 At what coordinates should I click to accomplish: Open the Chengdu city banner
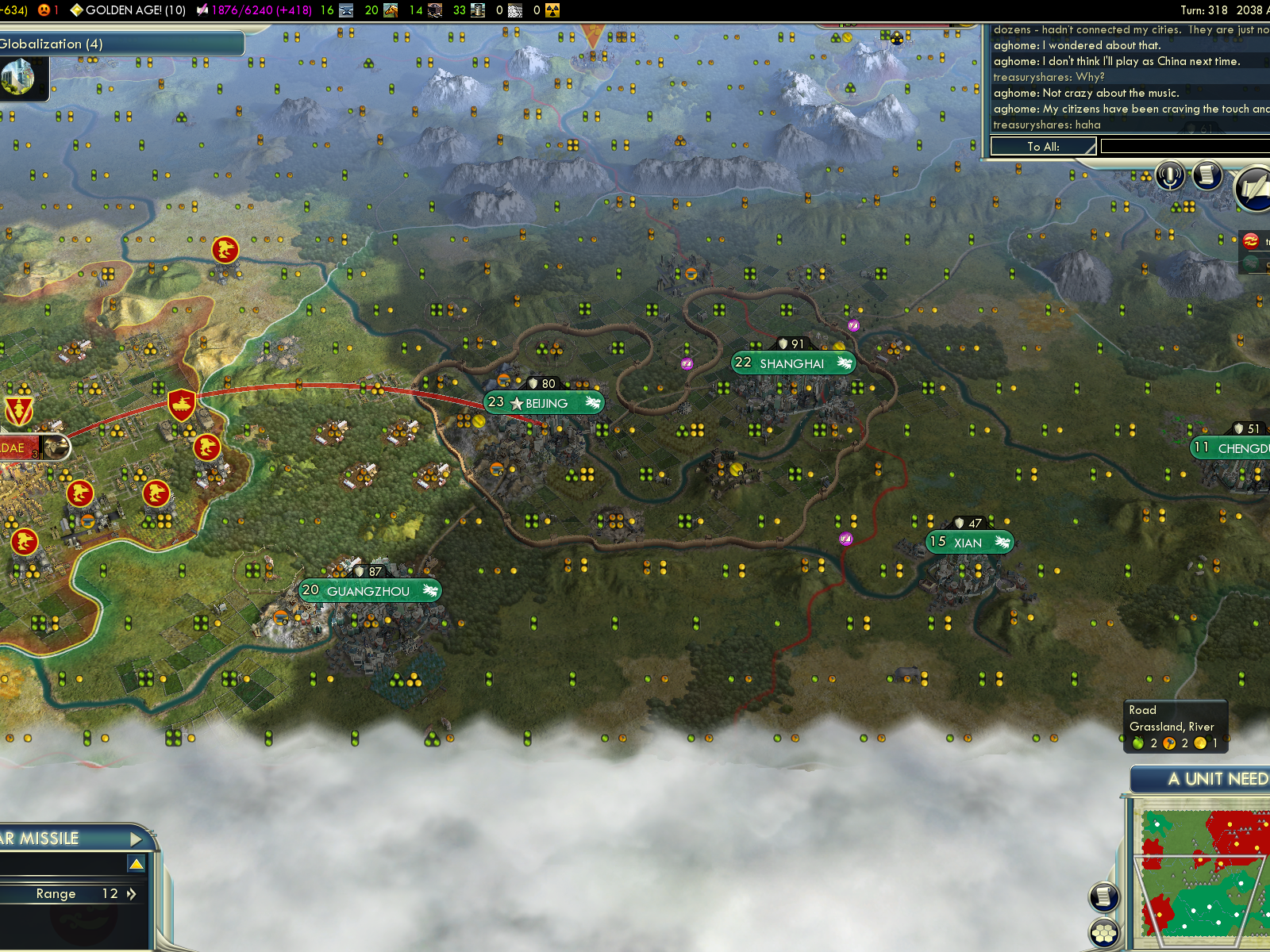pos(1234,448)
